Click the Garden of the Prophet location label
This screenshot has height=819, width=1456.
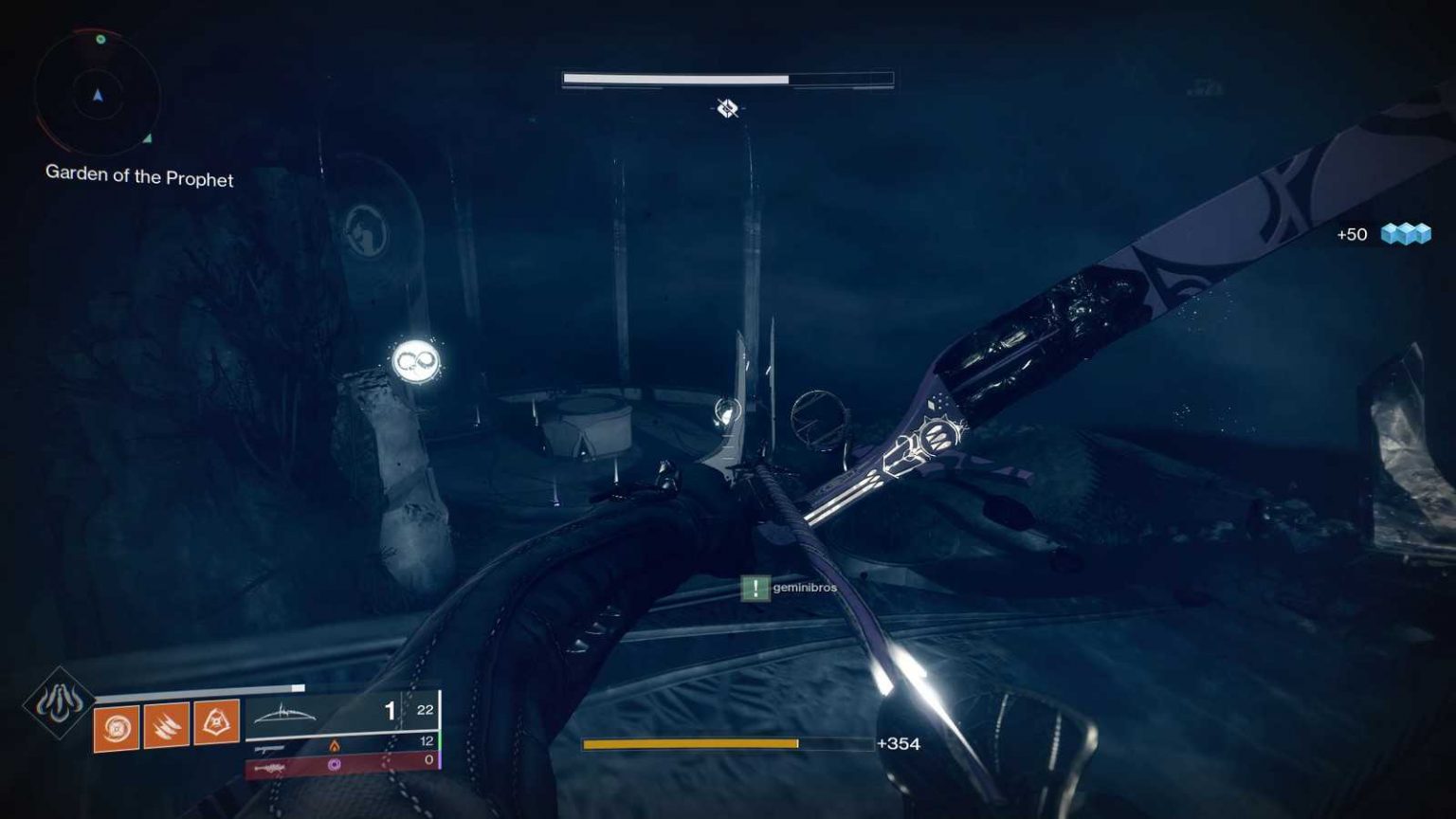point(138,178)
